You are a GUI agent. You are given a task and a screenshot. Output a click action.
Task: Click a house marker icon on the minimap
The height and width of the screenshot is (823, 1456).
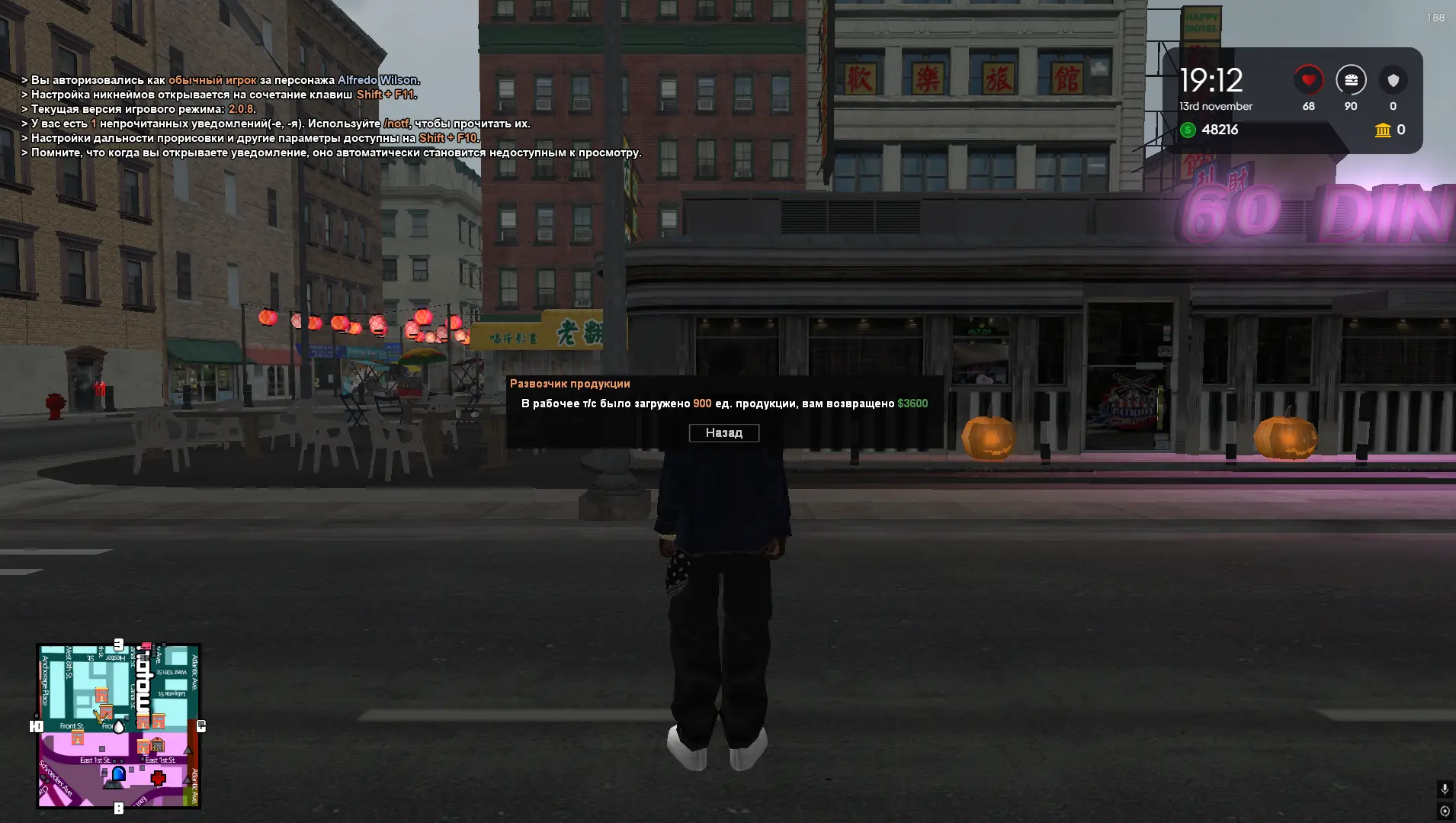(102, 695)
